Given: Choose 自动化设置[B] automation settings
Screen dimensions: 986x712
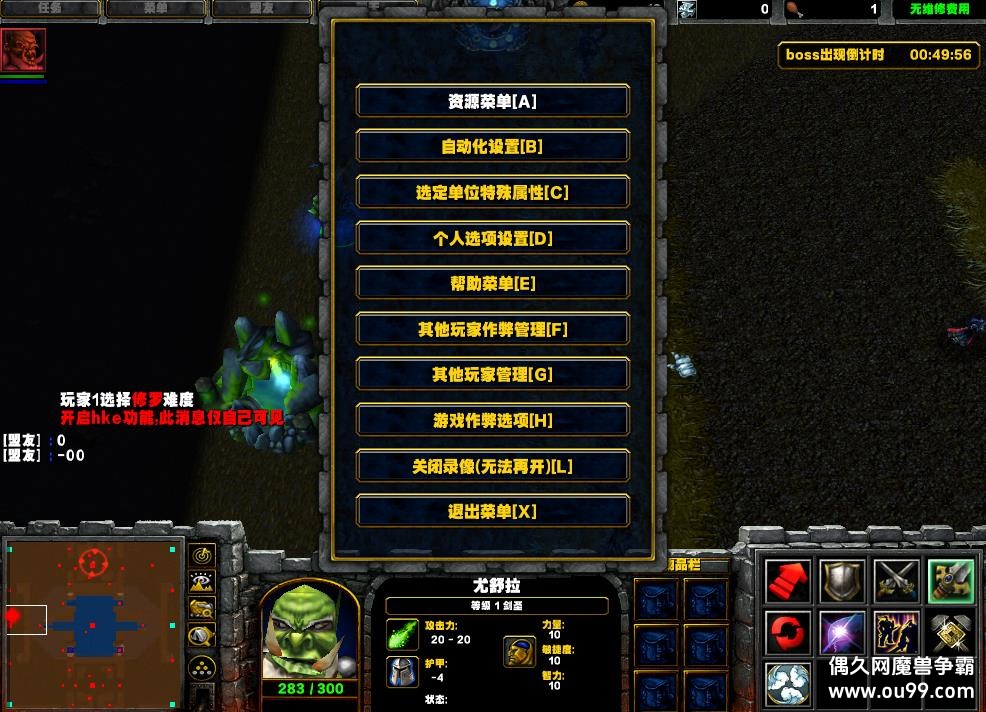Looking at the screenshot, I should (x=492, y=147).
